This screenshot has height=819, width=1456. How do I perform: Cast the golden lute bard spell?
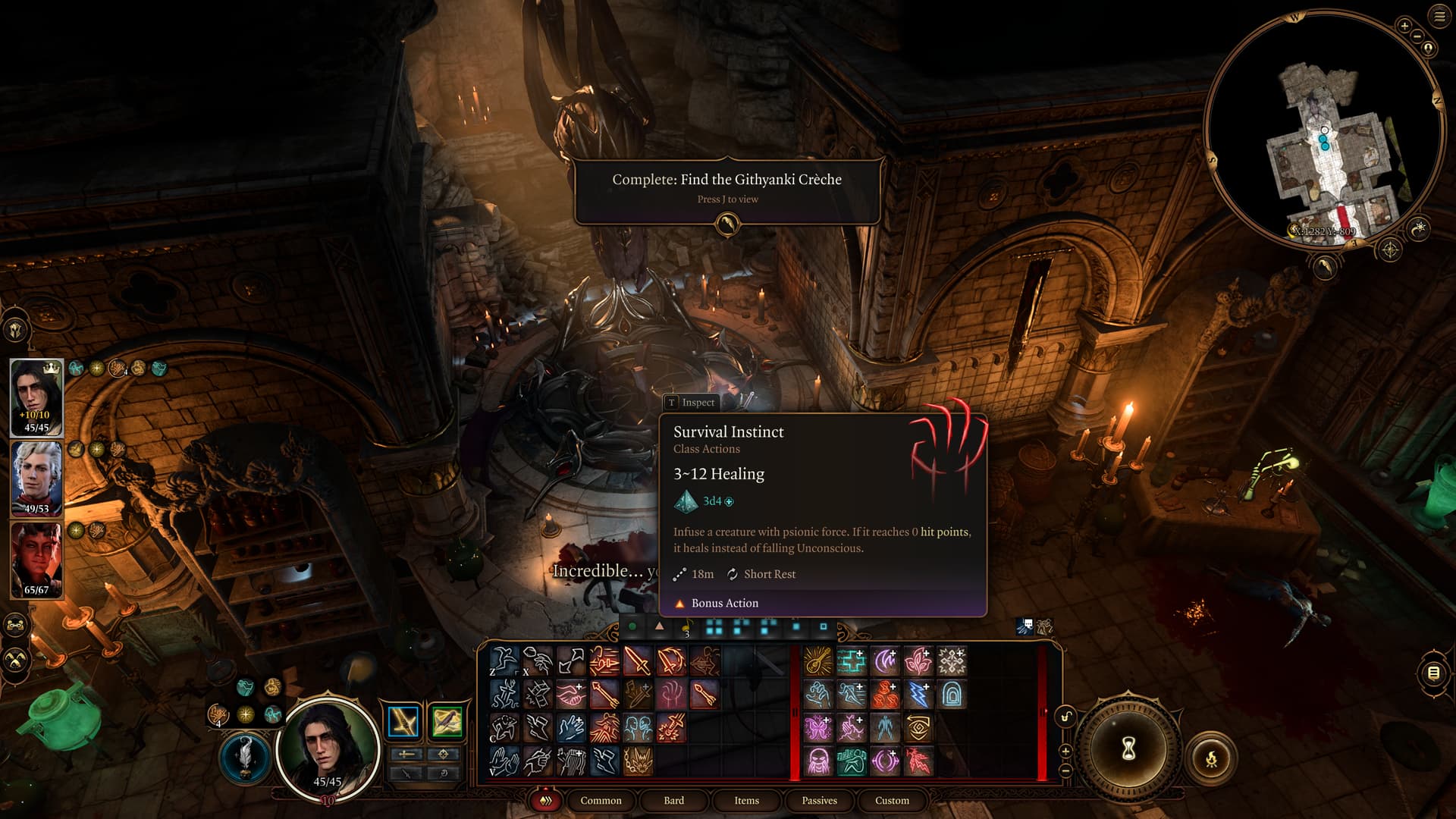817,661
